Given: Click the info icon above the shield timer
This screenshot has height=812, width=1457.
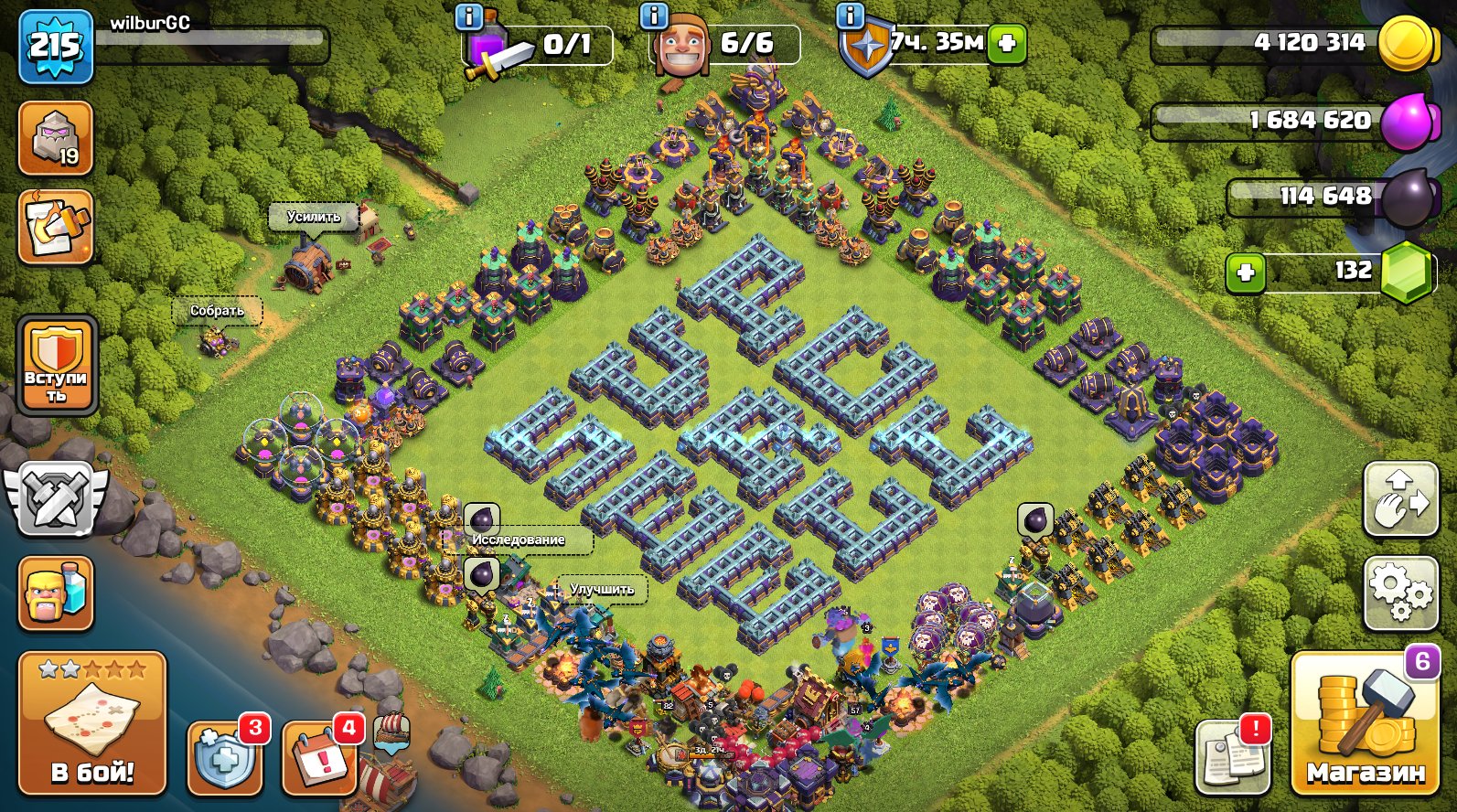Looking at the screenshot, I should [850, 16].
